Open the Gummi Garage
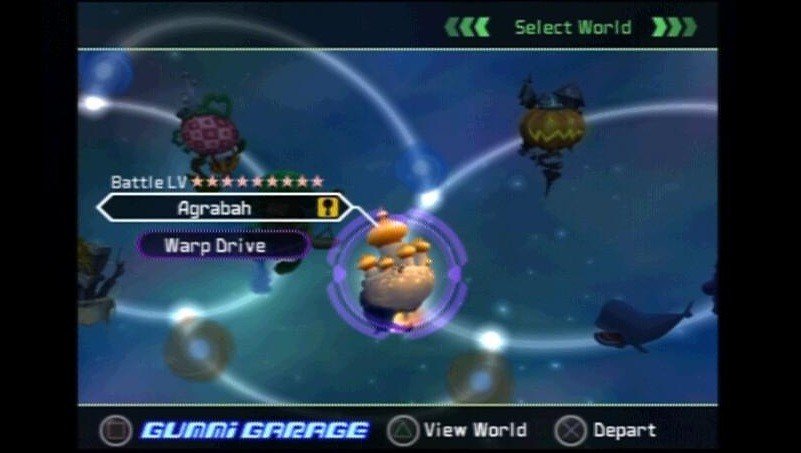 (x=254, y=431)
